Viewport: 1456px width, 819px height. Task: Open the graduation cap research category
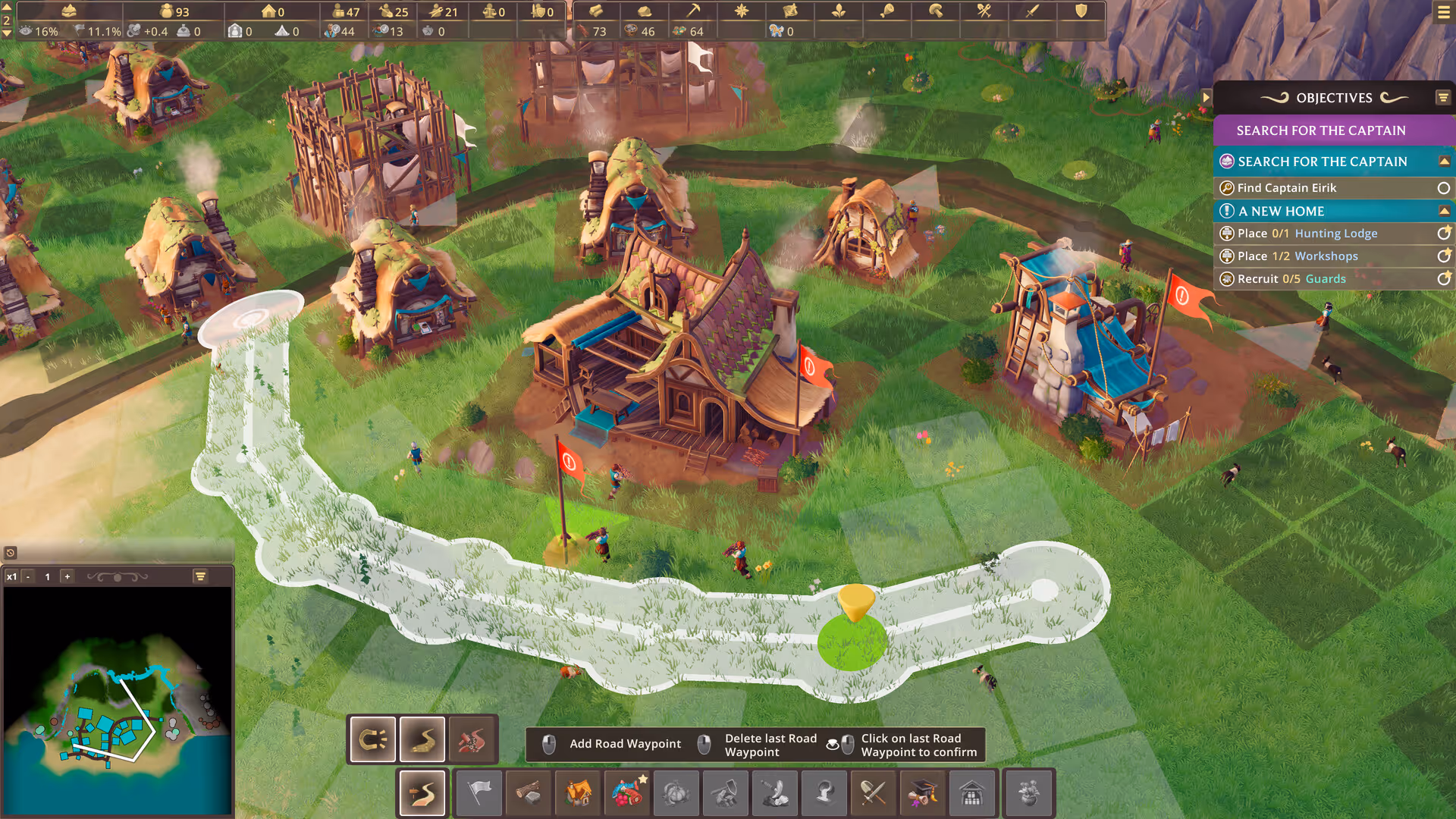tap(923, 793)
